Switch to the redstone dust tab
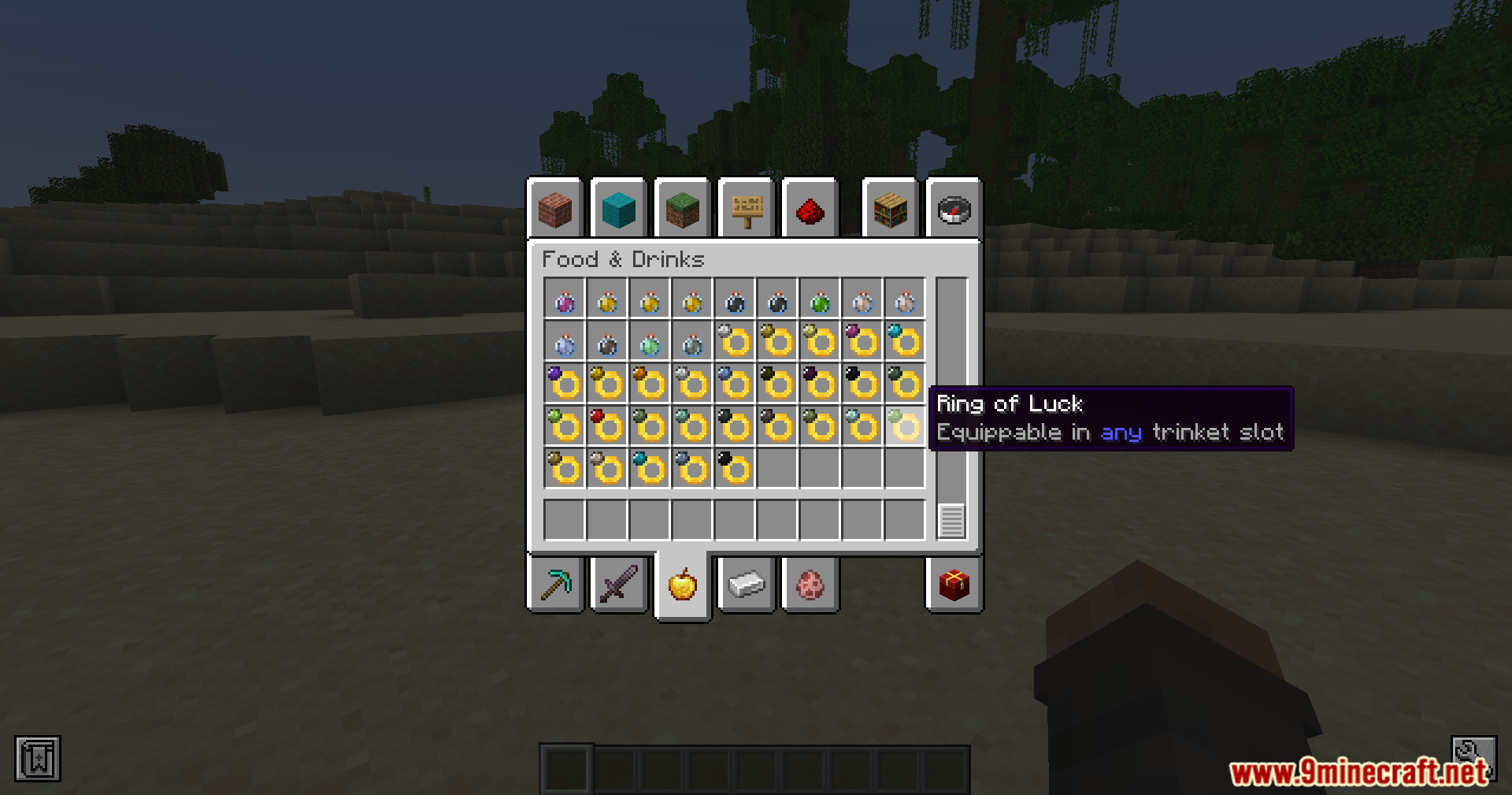The width and height of the screenshot is (1512, 795). [810, 210]
